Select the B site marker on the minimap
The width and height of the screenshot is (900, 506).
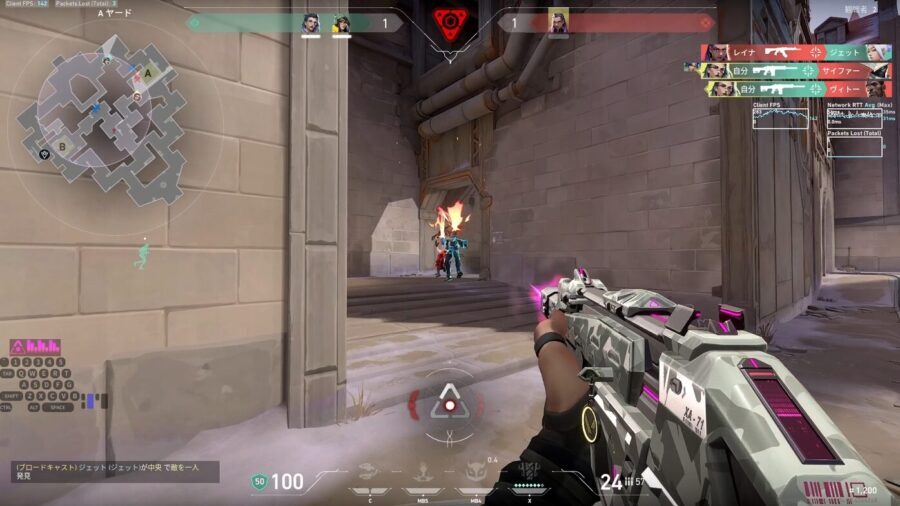62,146
